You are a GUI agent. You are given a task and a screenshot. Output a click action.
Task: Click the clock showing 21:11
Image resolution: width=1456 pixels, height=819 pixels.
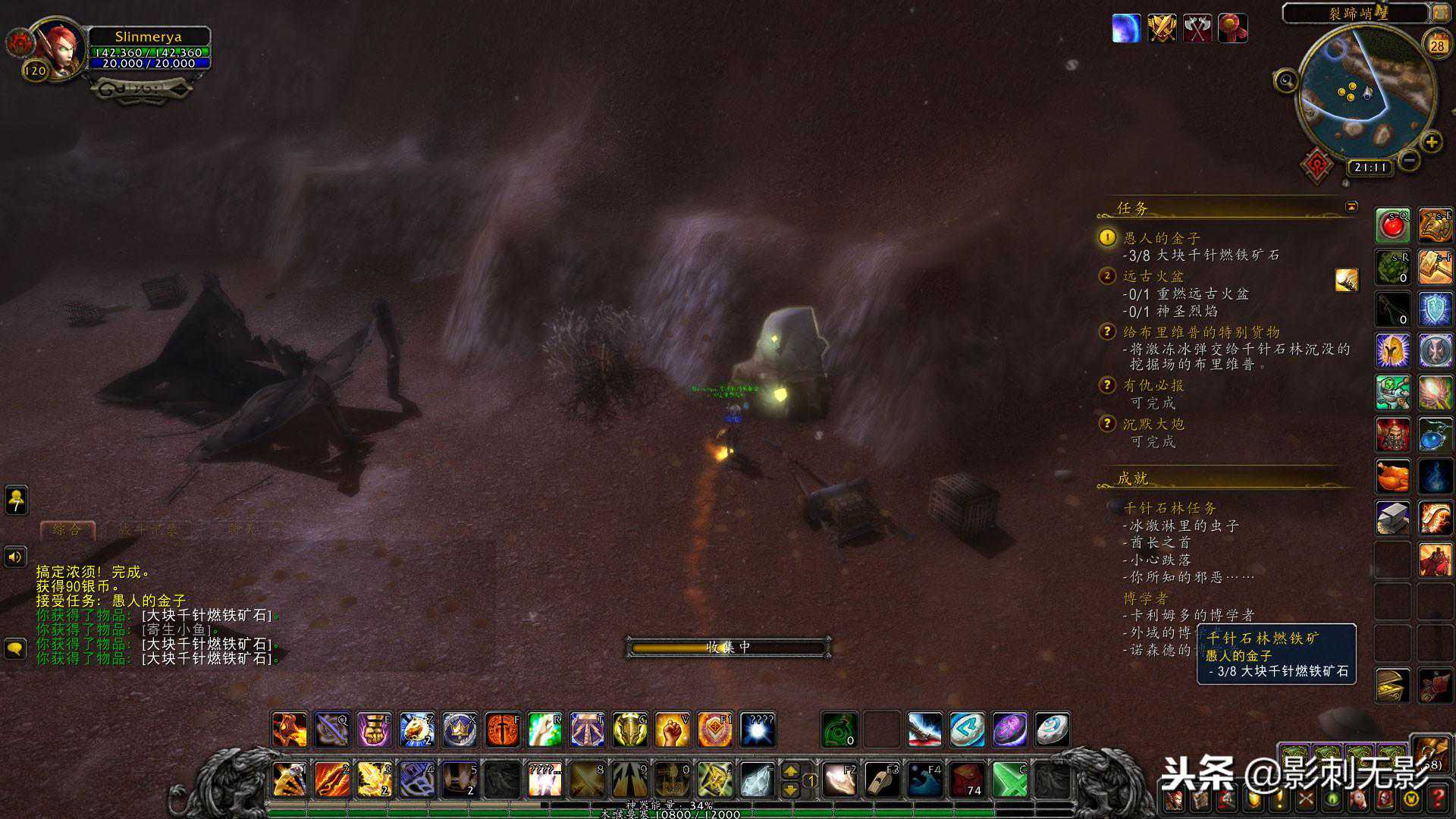[x=1370, y=167]
